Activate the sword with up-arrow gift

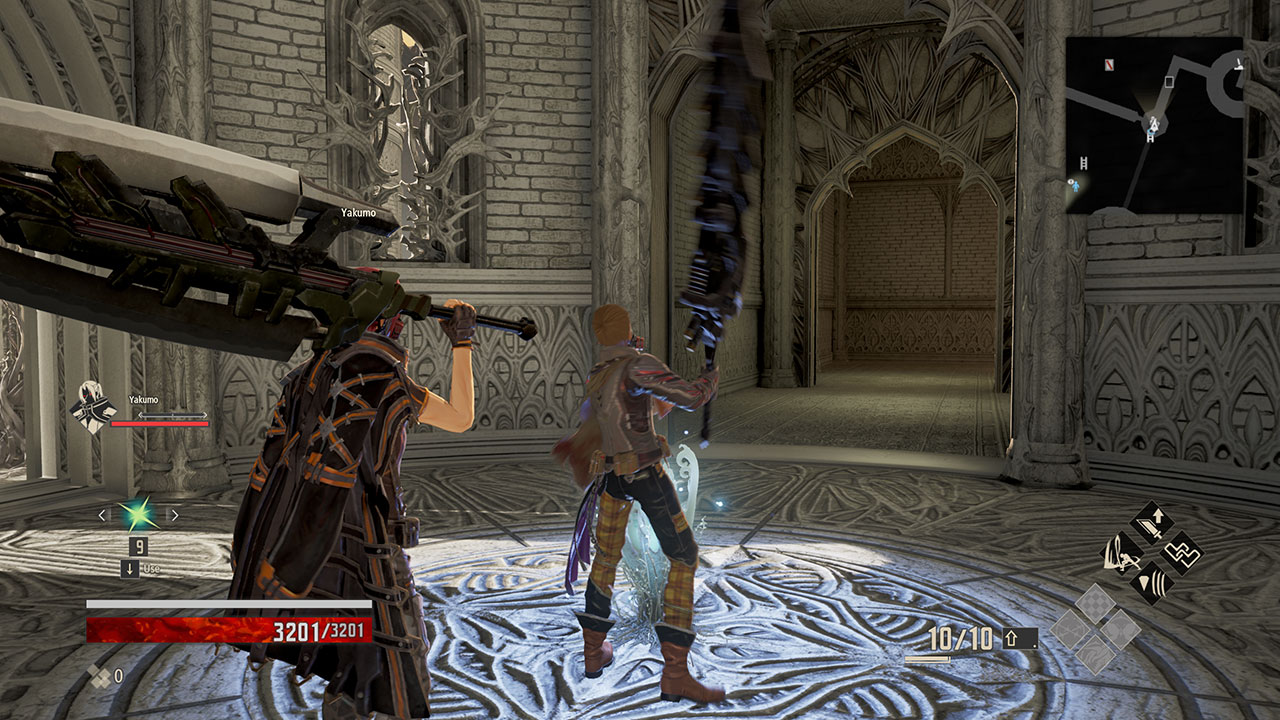click(x=1151, y=522)
